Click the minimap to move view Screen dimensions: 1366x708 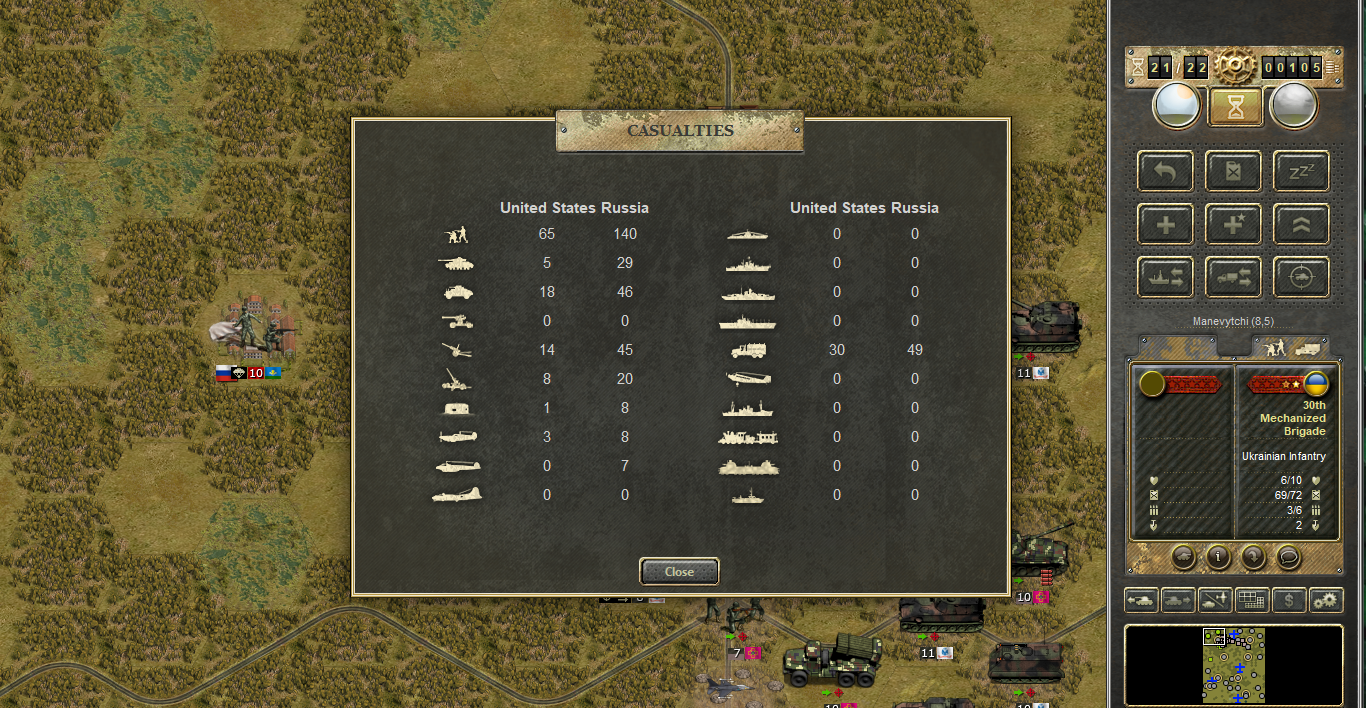tap(1234, 665)
